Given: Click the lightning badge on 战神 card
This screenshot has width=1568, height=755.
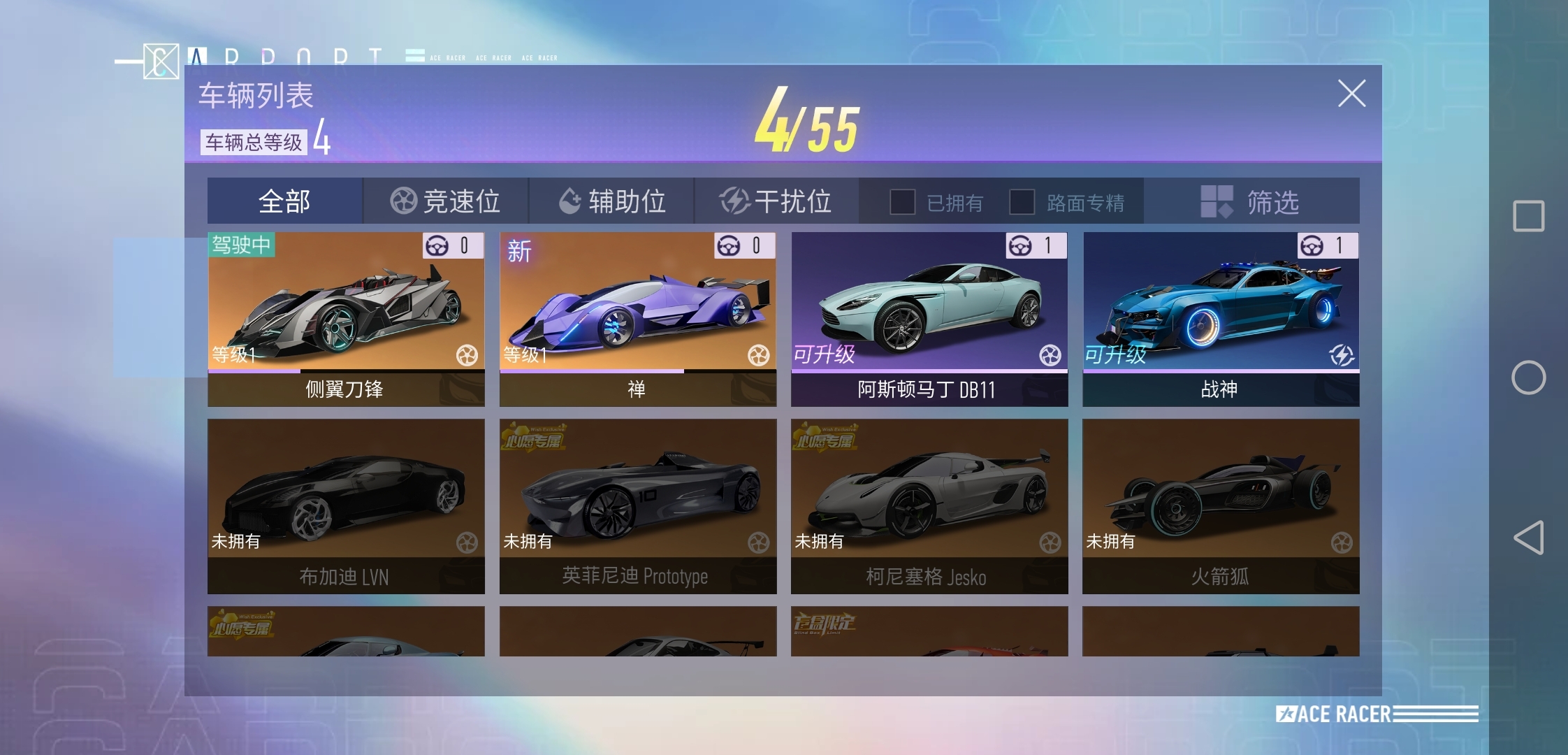Looking at the screenshot, I should click(1342, 355).
